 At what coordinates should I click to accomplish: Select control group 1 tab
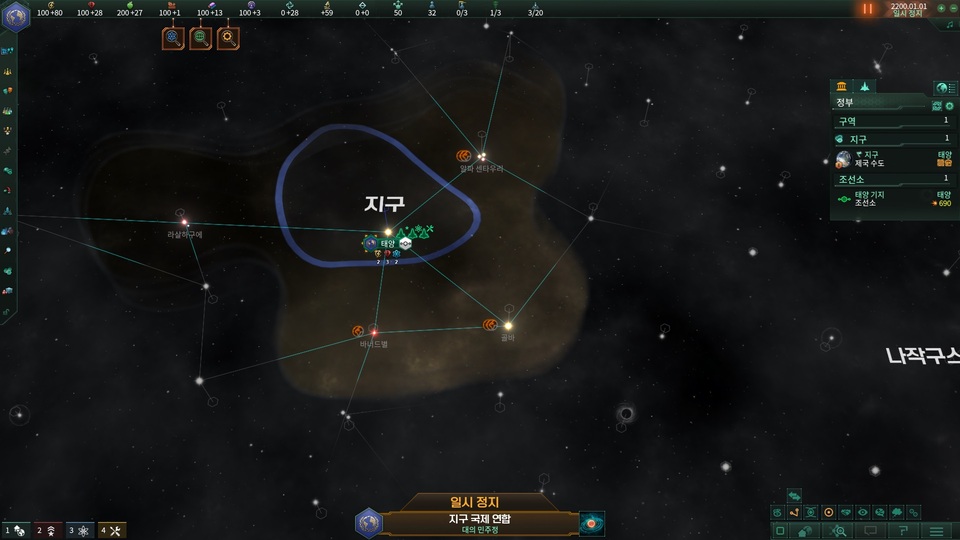click(x=17, y=530)
